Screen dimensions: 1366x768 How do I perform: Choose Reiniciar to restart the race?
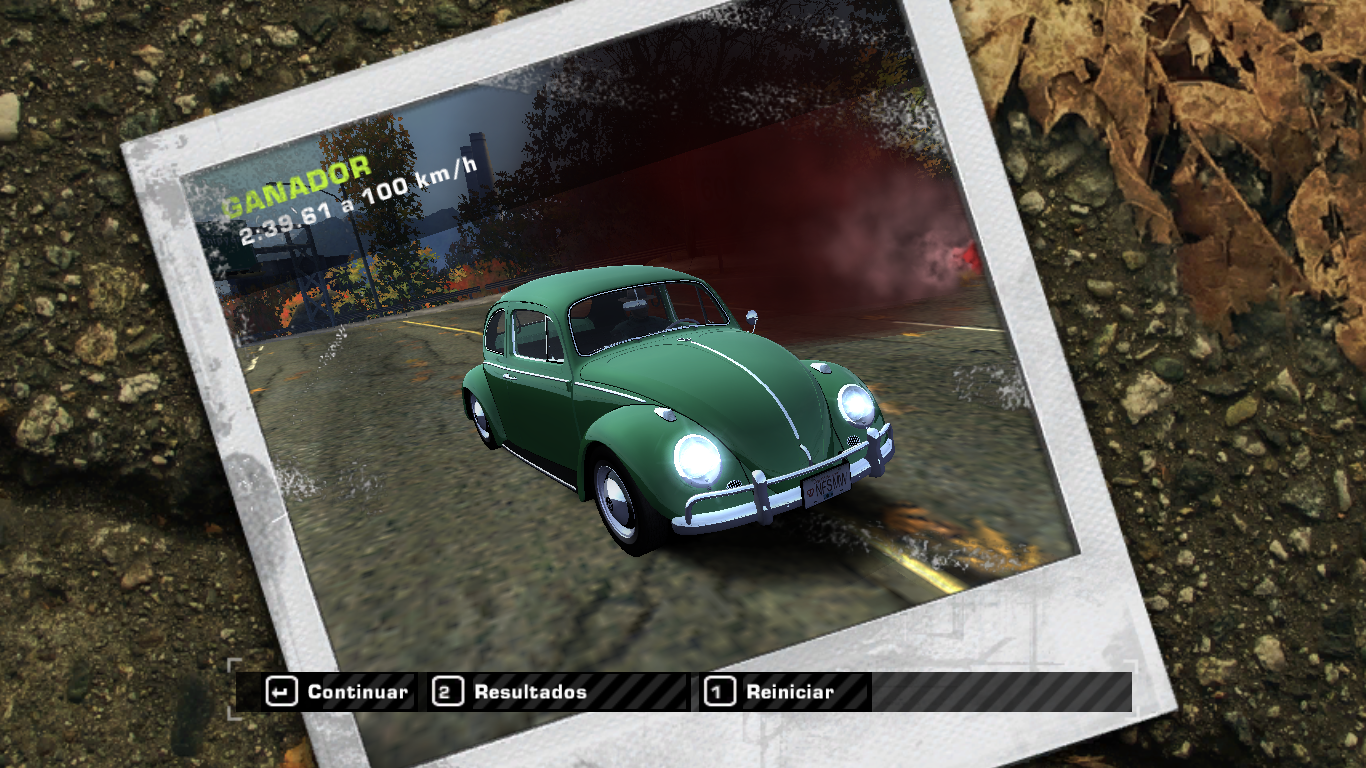click(770, 692)
